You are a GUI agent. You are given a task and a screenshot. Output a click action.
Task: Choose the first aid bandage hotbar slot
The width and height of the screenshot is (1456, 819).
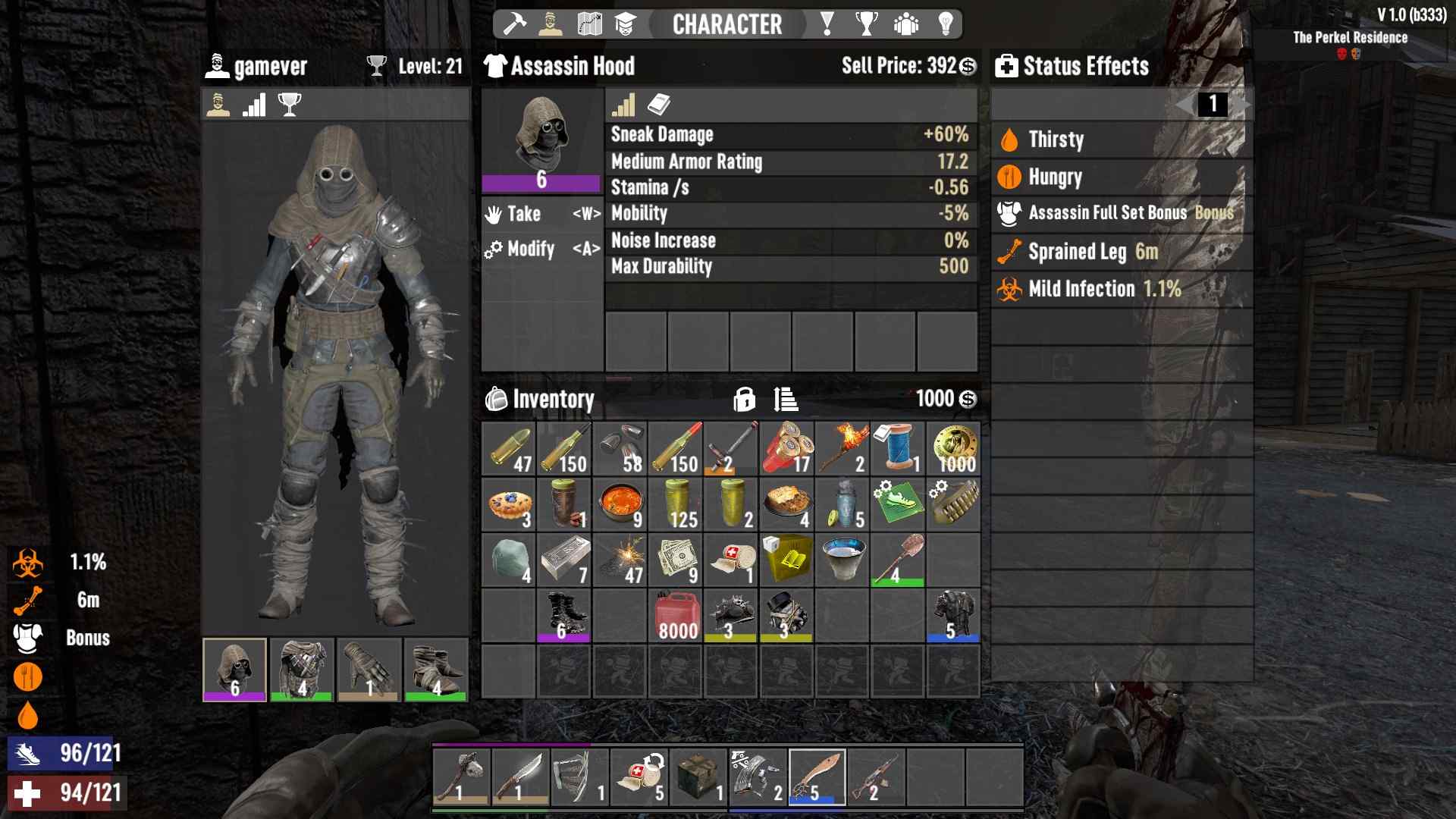pyautogui.click(x=639, y=777)
